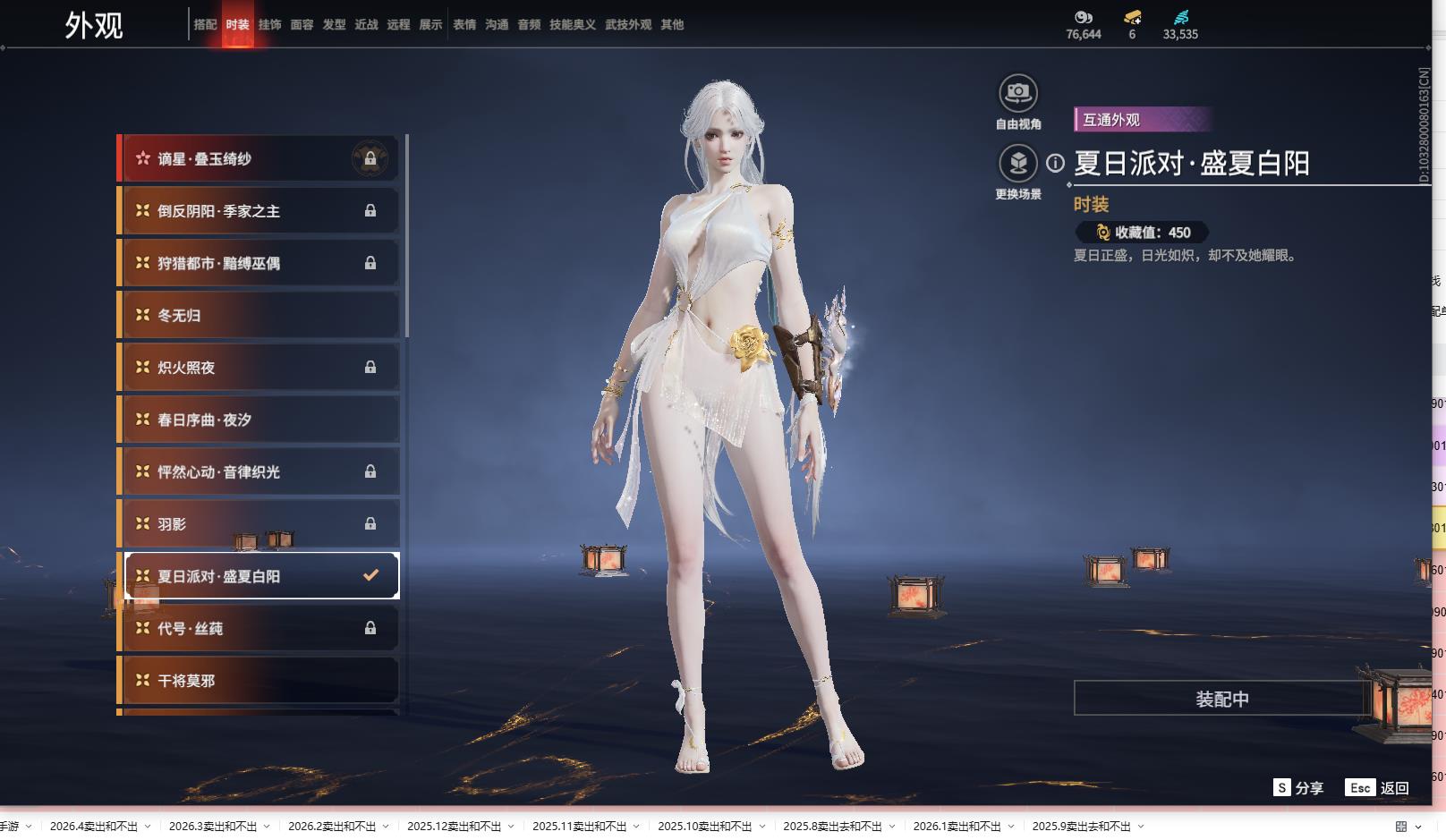Open the 挂饰 accessories tab
Viewport: 1446px width, 840px height.
(269, 25)
